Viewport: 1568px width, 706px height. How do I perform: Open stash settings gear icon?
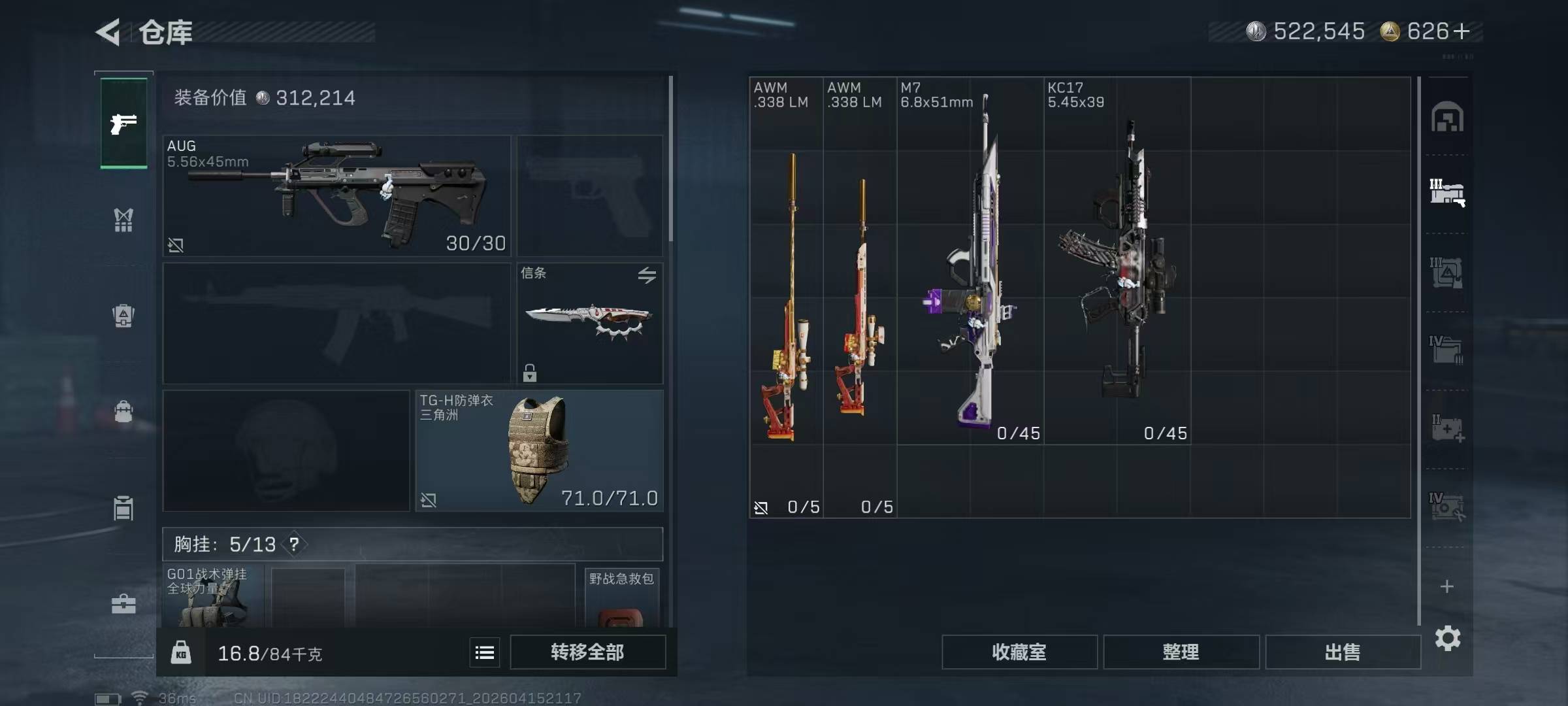[x=1447, y=638]
